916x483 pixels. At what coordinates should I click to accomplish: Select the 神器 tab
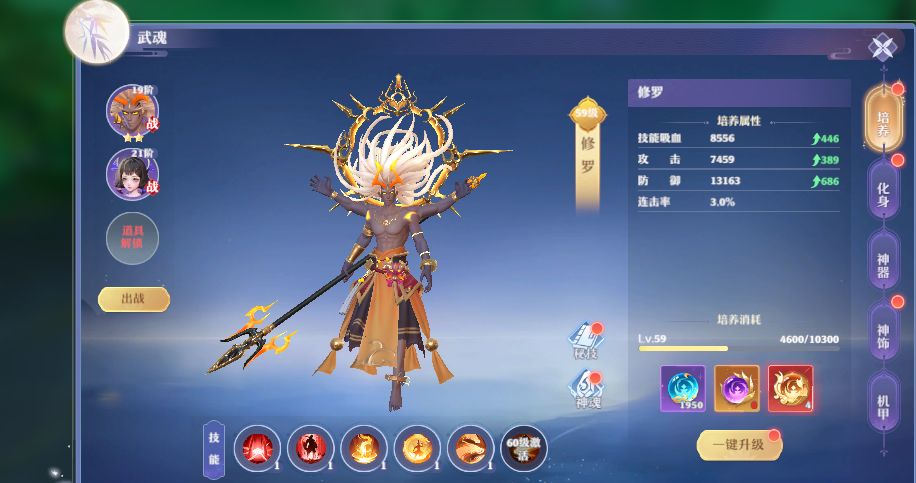[883, 259]
